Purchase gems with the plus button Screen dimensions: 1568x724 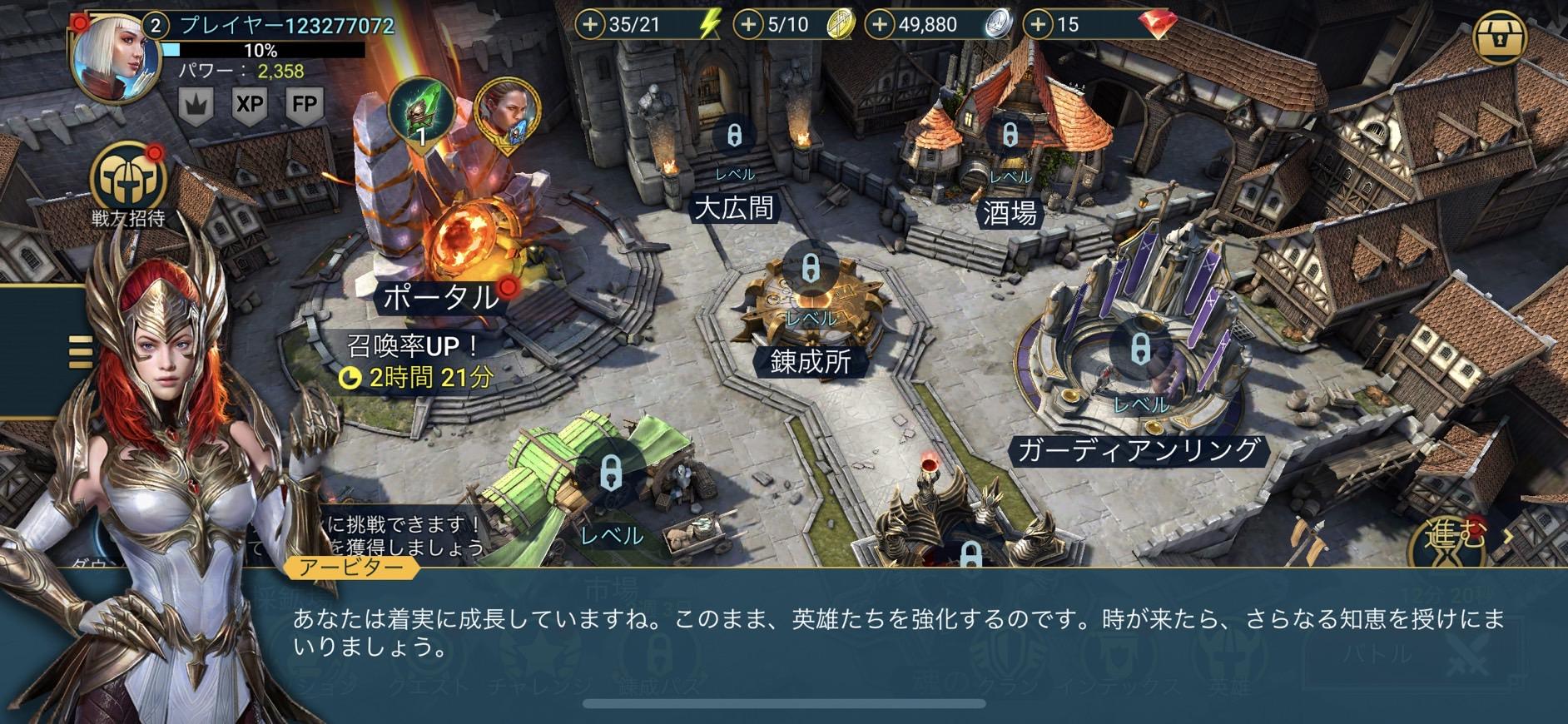1037,25
